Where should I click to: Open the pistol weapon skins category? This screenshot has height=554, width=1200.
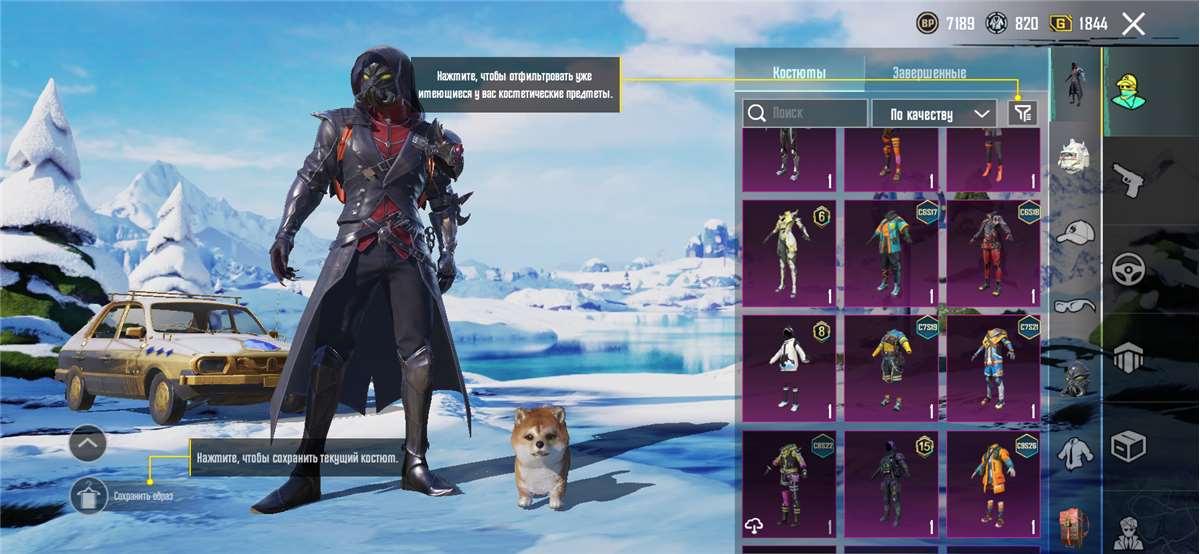[x=1129, y=181]
